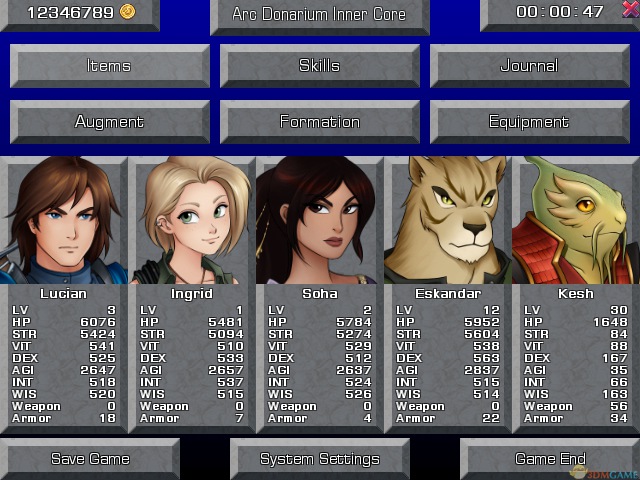Viewport: 640px width, 480px height.
Task: Open System Settings
Action: (319, 459)
